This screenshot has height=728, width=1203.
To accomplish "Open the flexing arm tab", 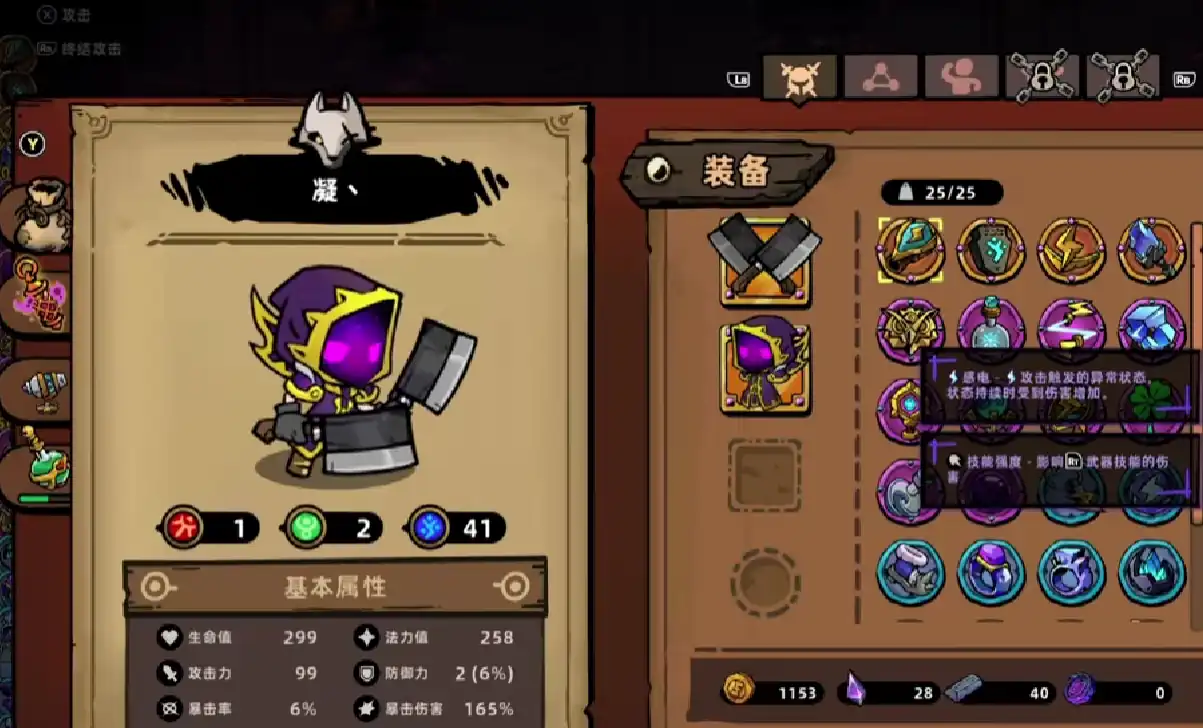I will coord(961,77).
